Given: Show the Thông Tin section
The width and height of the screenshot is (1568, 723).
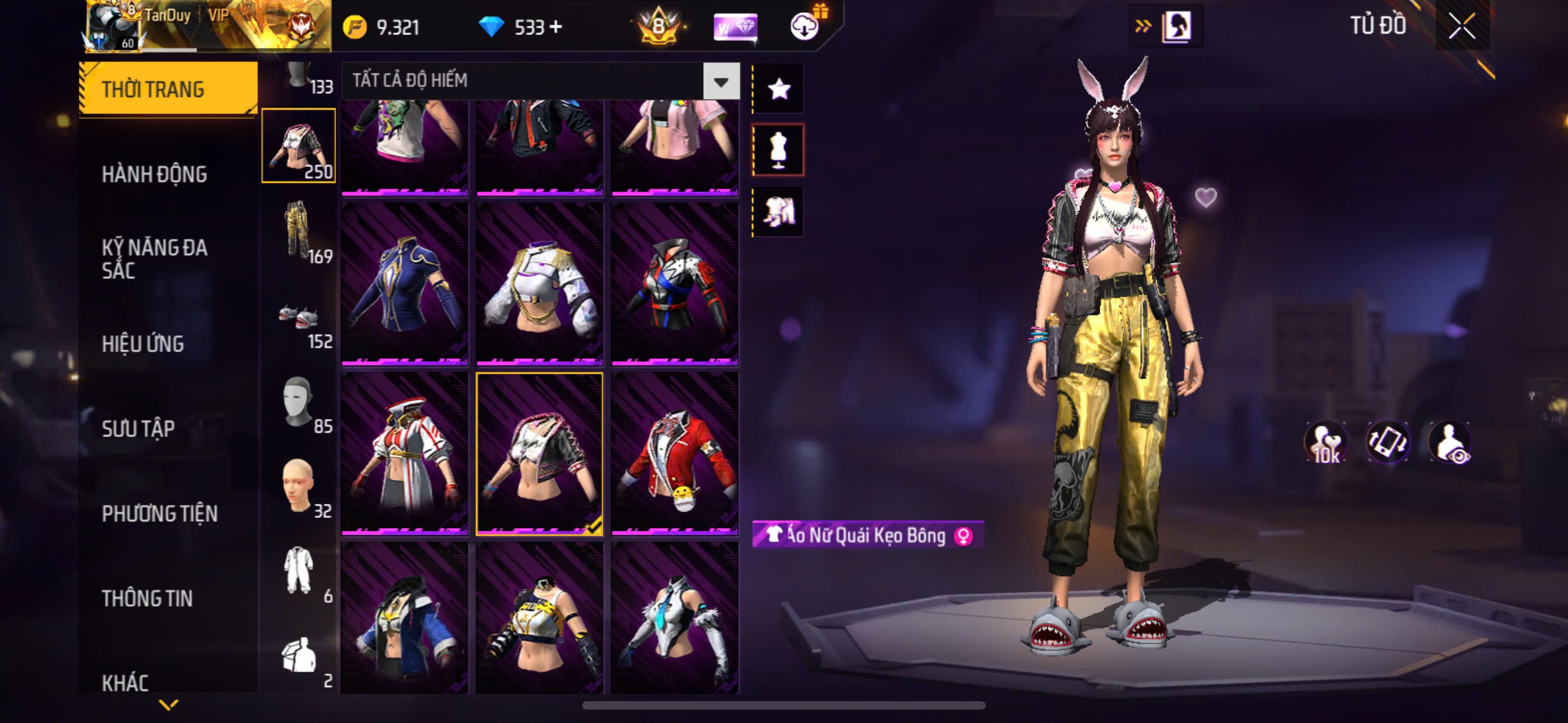Looking at the screenshot, I should [147, 598].
